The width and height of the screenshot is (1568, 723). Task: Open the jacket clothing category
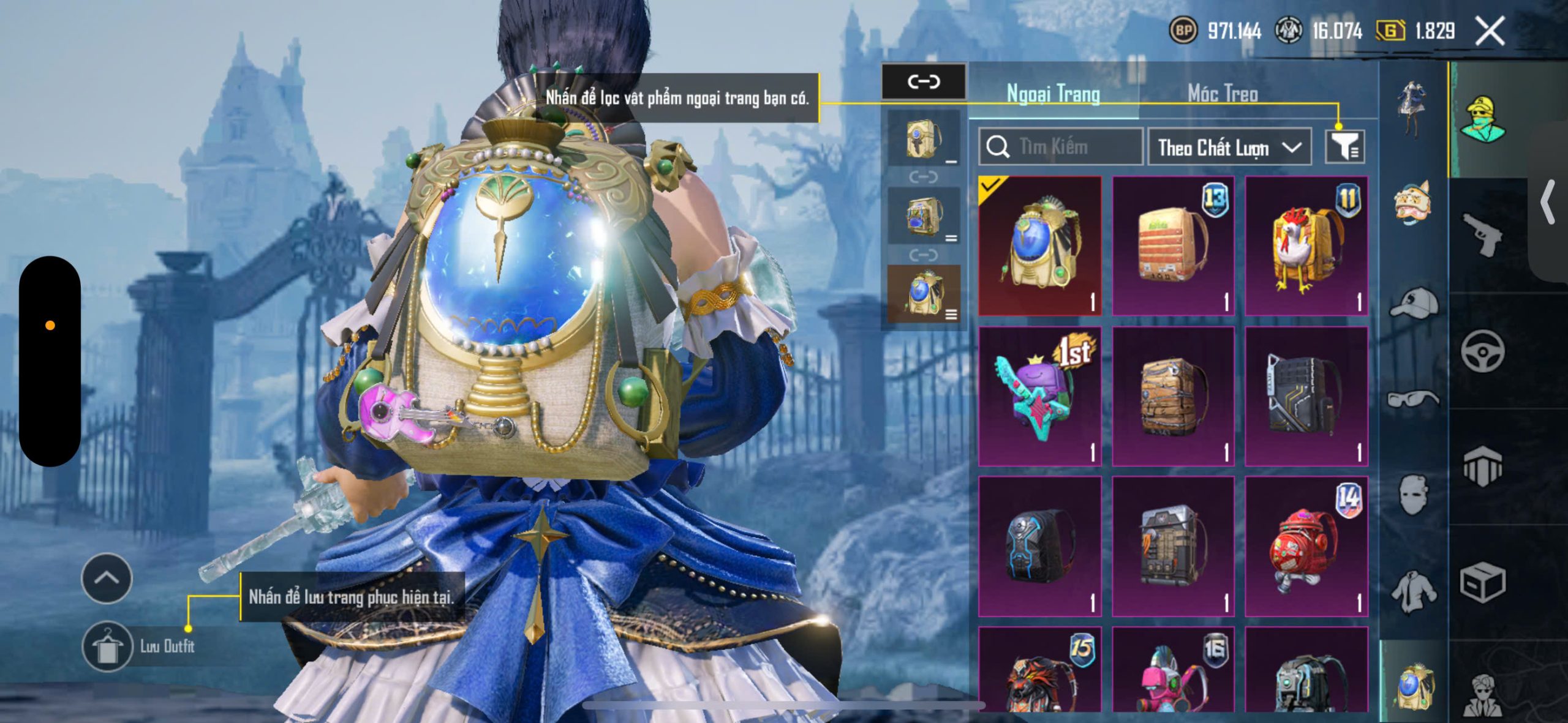[1414, 591]
